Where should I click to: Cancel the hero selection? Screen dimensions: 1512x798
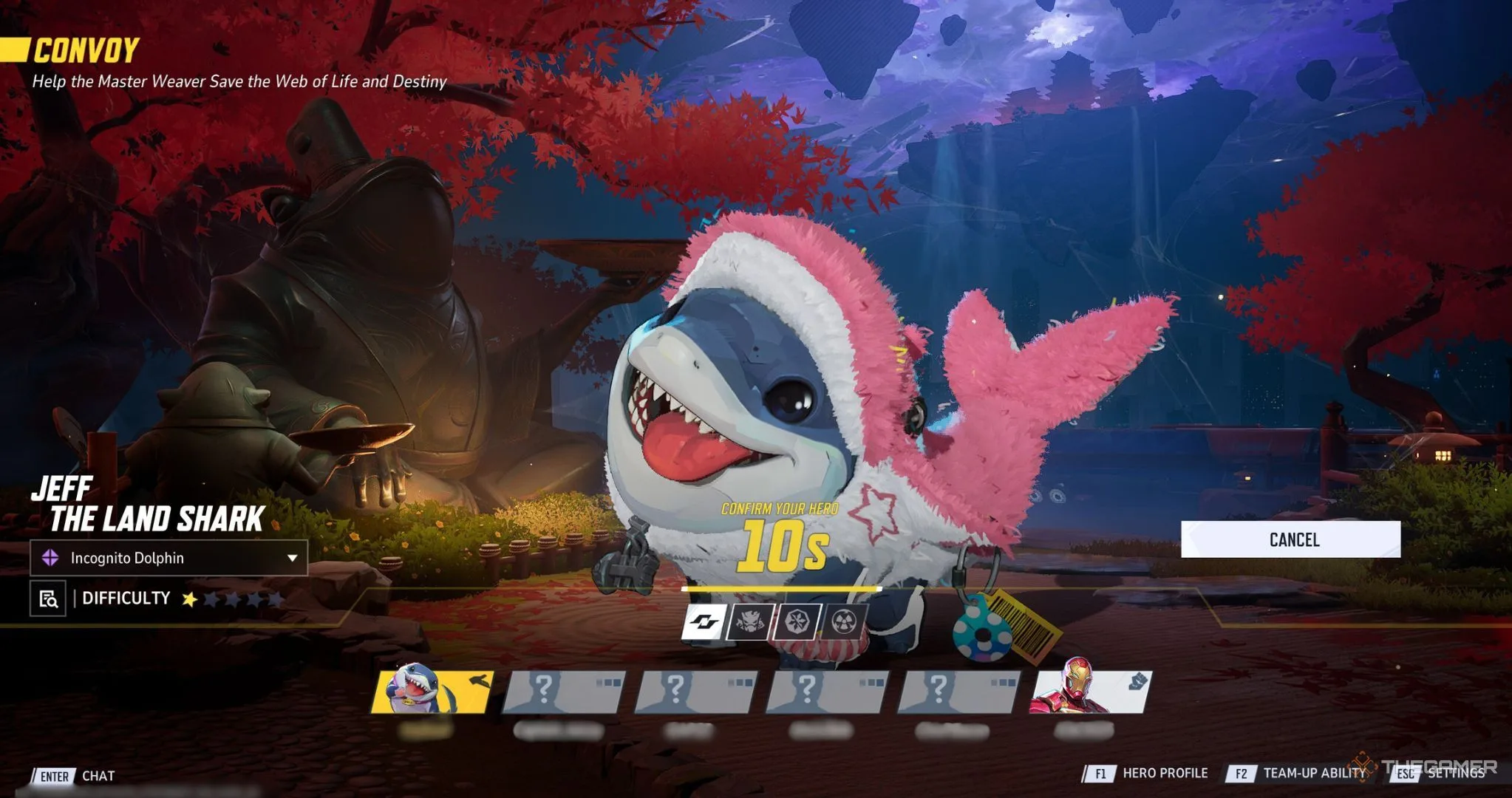[1290, 539]
